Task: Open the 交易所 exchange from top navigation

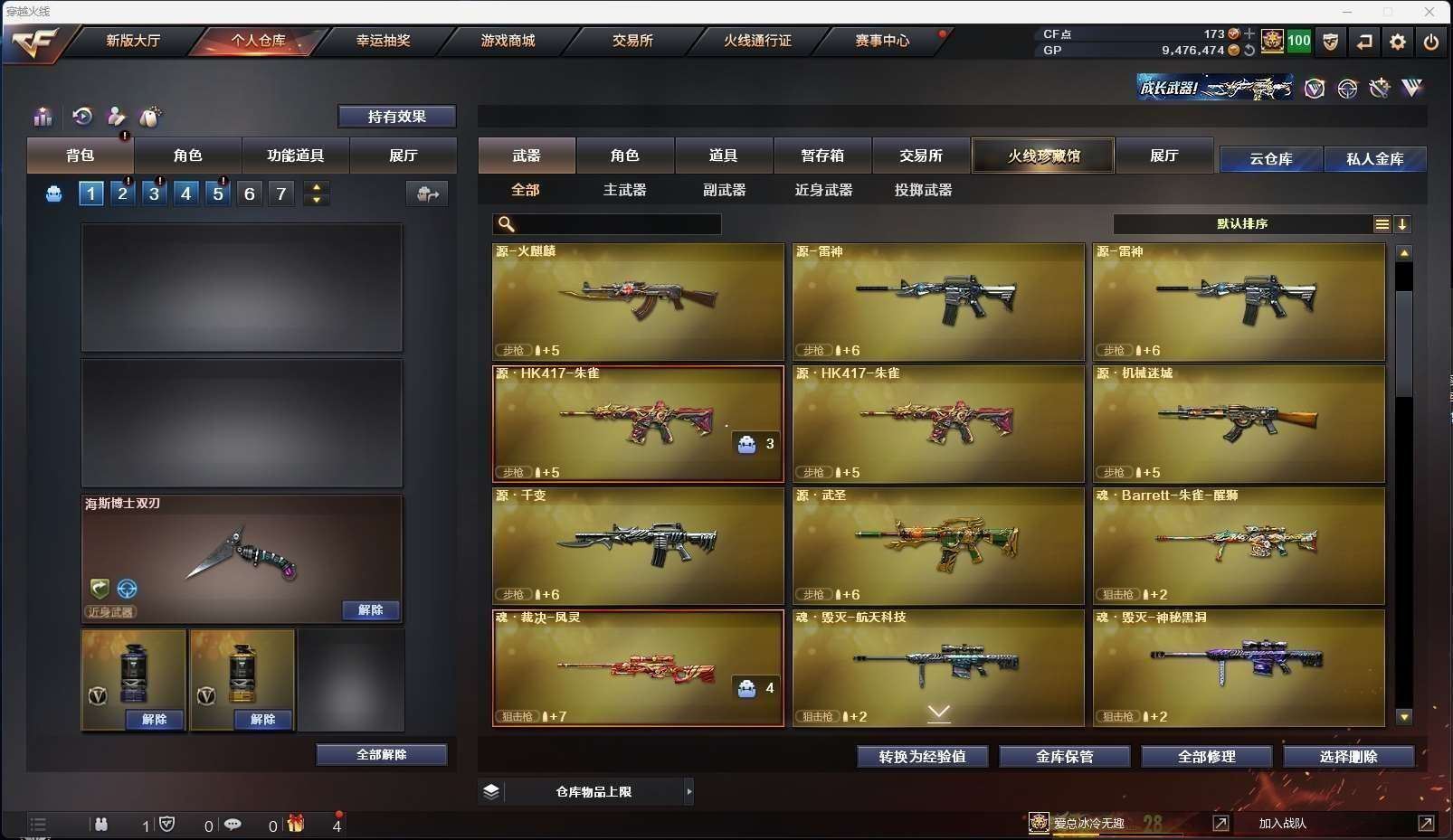Action: pyautogui.click(x=632, y=41)
